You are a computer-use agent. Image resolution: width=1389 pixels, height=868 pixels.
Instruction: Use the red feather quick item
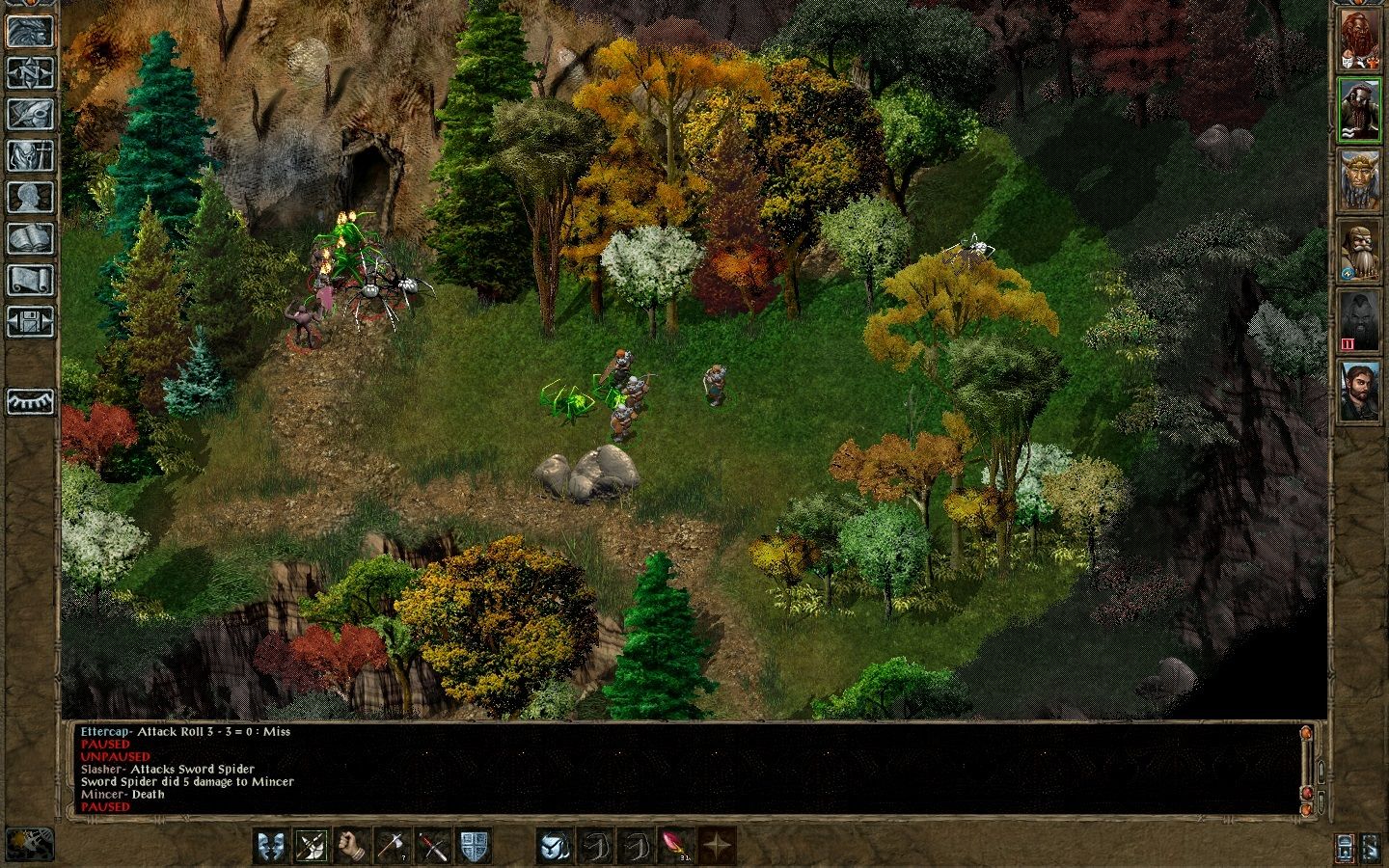[676, 846]
